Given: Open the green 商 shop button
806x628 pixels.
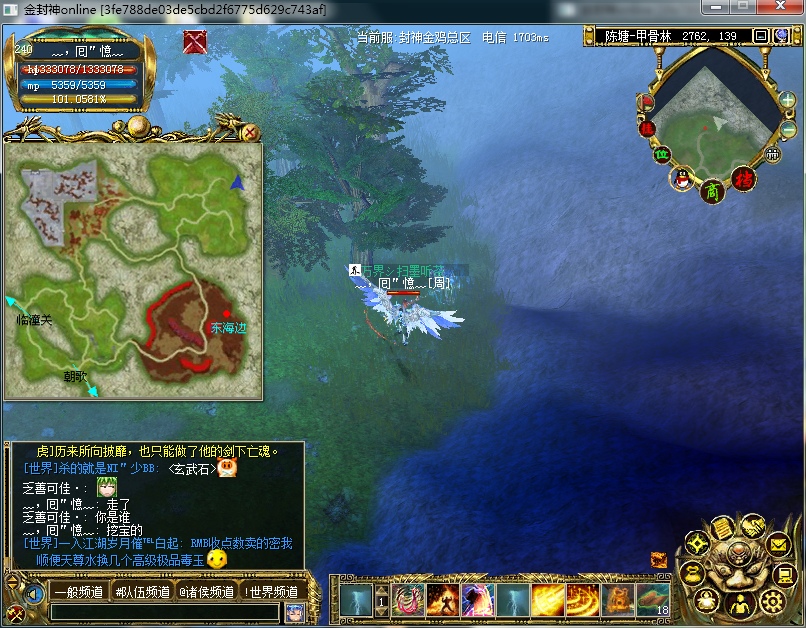Looking at the screenshot, I should [711, 189].
